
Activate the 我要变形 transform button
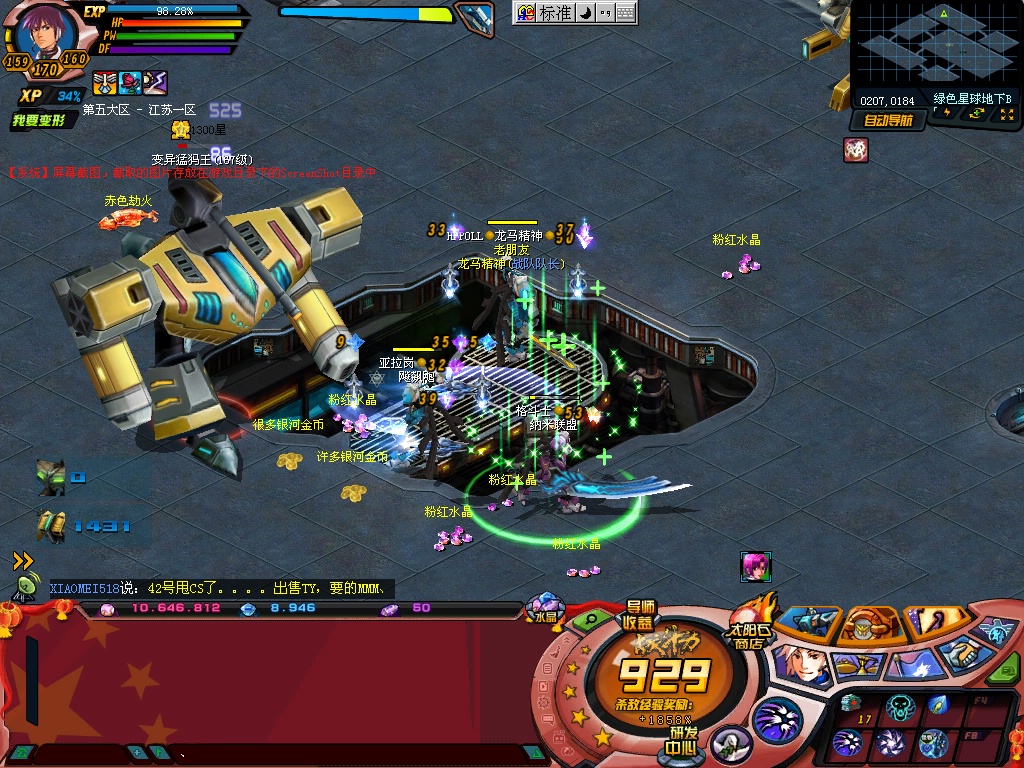(x=40, y=121)
